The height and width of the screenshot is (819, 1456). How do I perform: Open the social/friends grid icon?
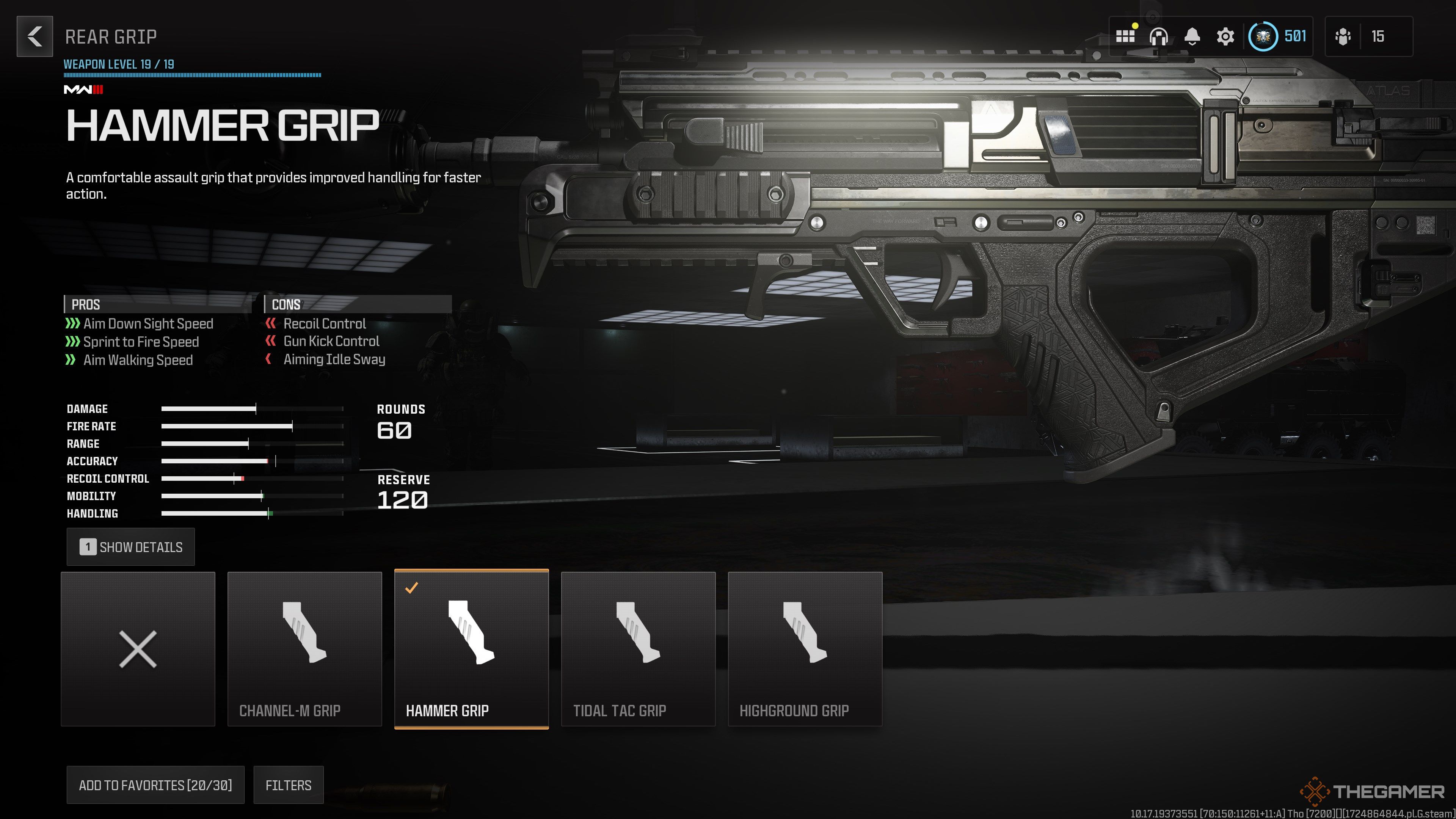tap(1127, 37)
